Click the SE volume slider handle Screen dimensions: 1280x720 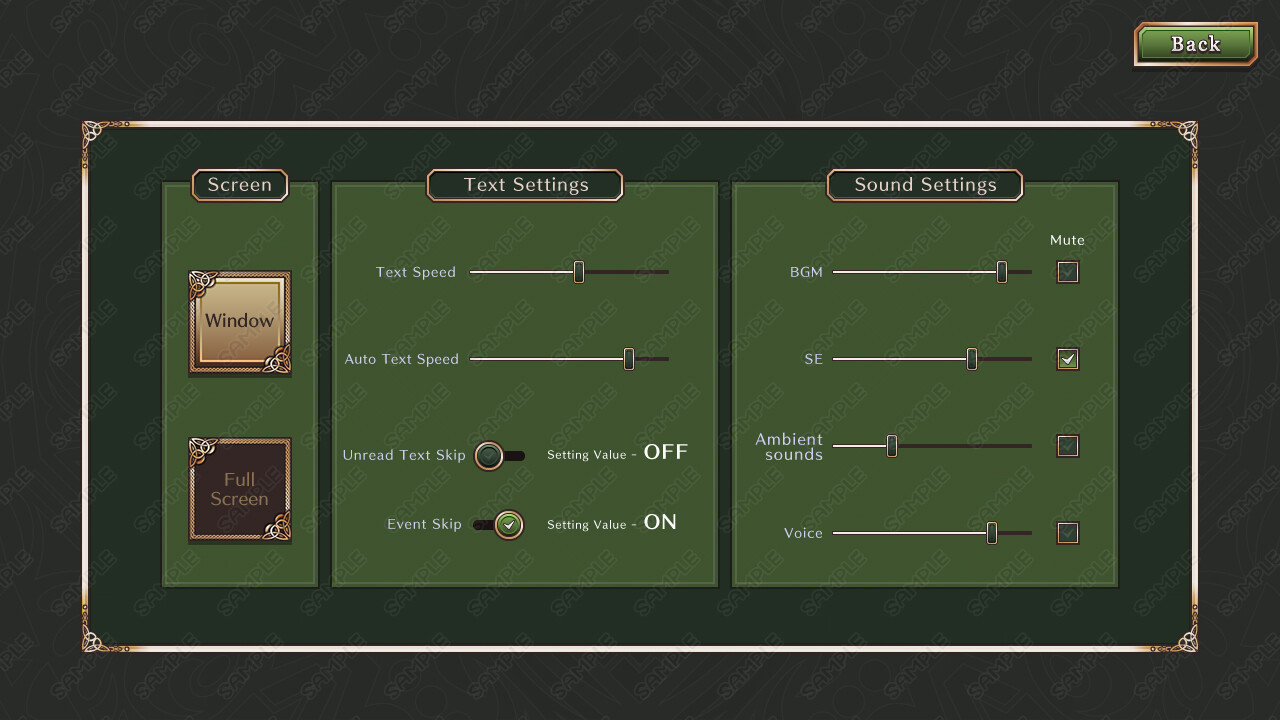pos(971,358)
